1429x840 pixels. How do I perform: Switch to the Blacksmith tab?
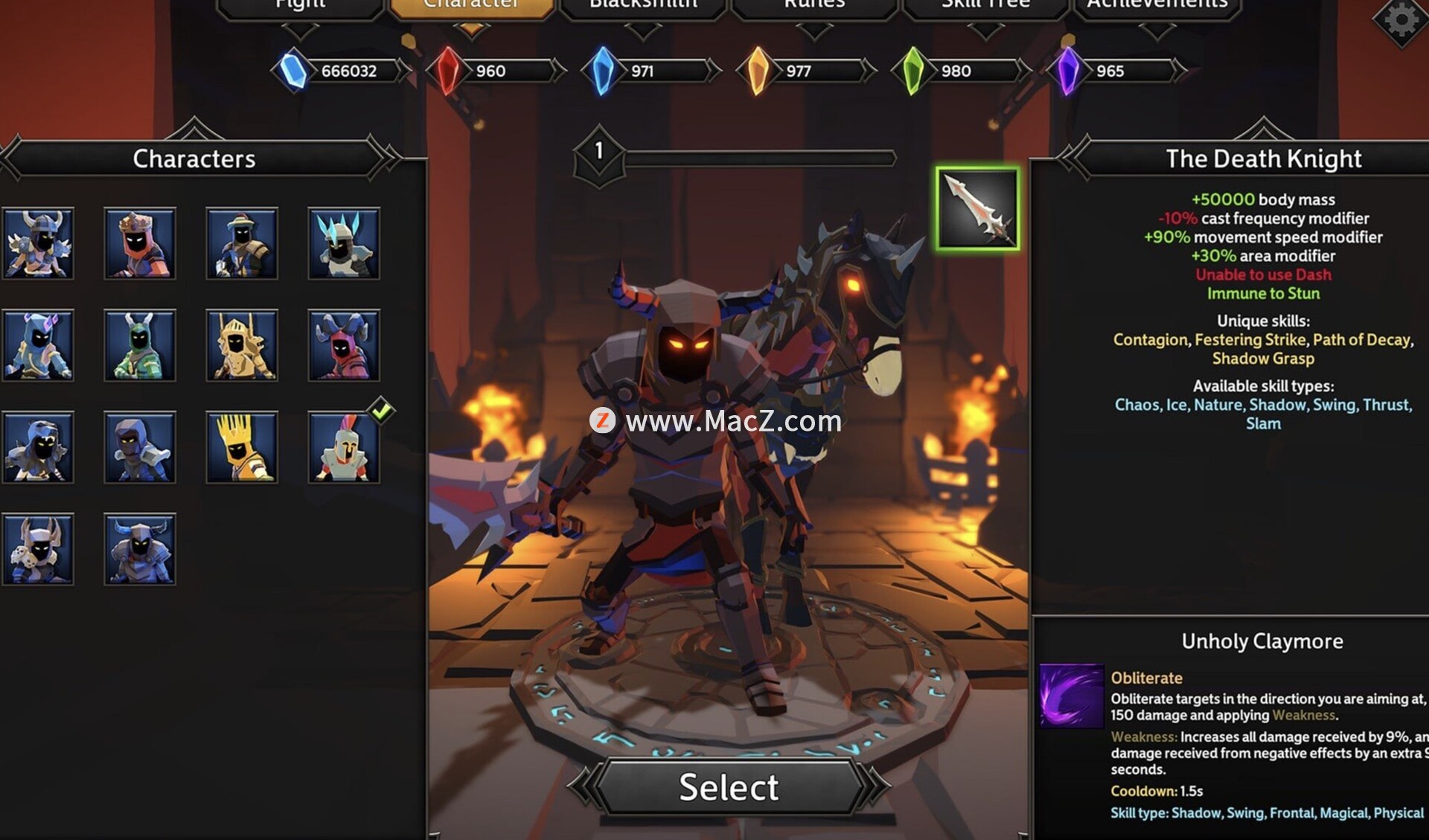pyautogui.click(x=643, y=6)
